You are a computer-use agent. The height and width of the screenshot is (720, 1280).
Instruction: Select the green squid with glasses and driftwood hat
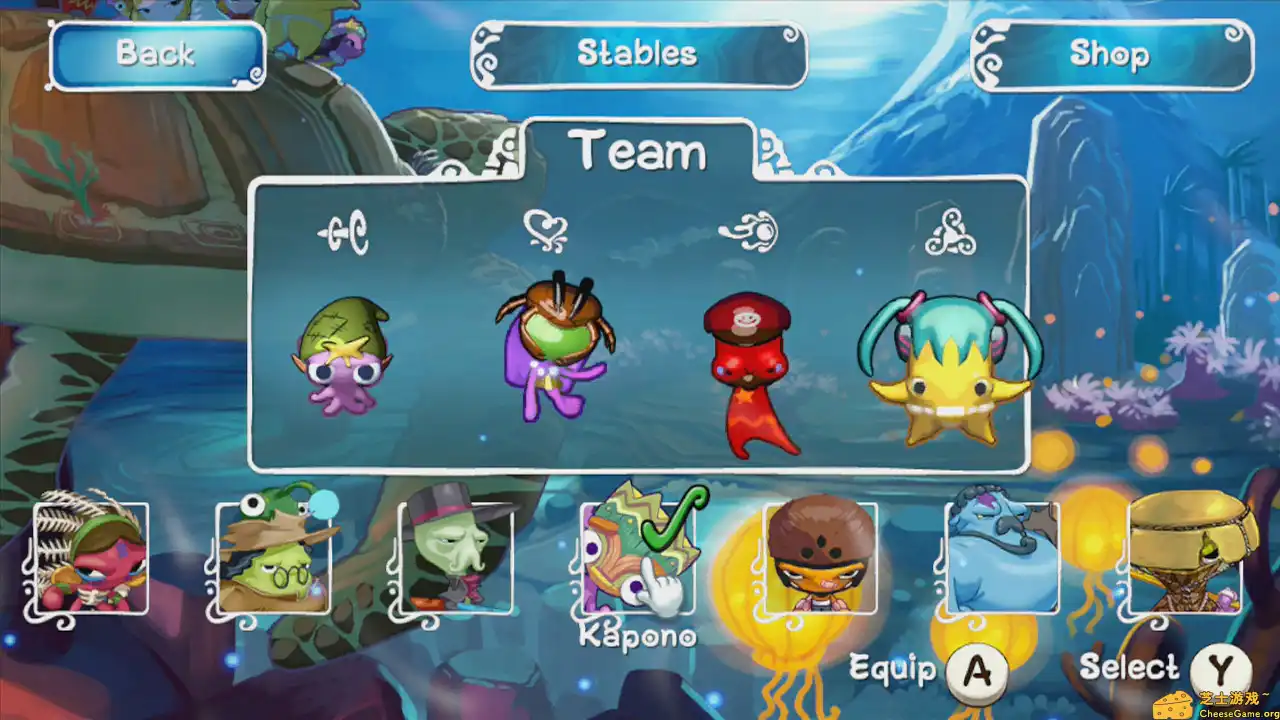point(275,560)
